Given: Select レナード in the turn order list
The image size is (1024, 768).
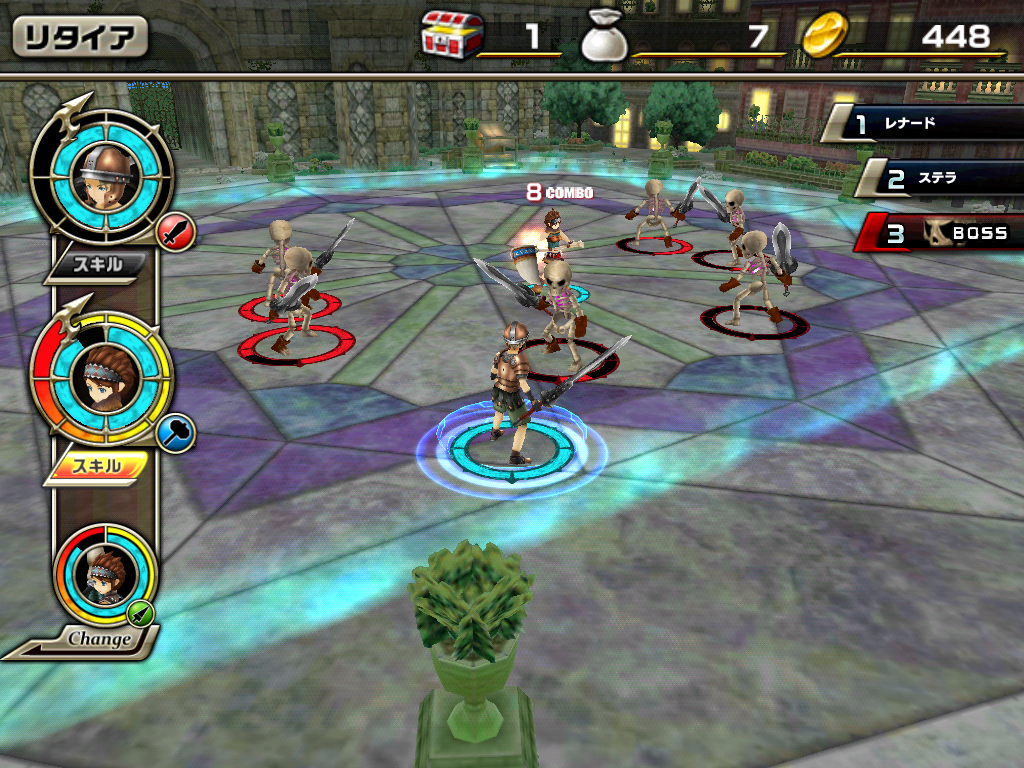Looking at the screenshot, I should pyautogui.click(x=925, y=125).
